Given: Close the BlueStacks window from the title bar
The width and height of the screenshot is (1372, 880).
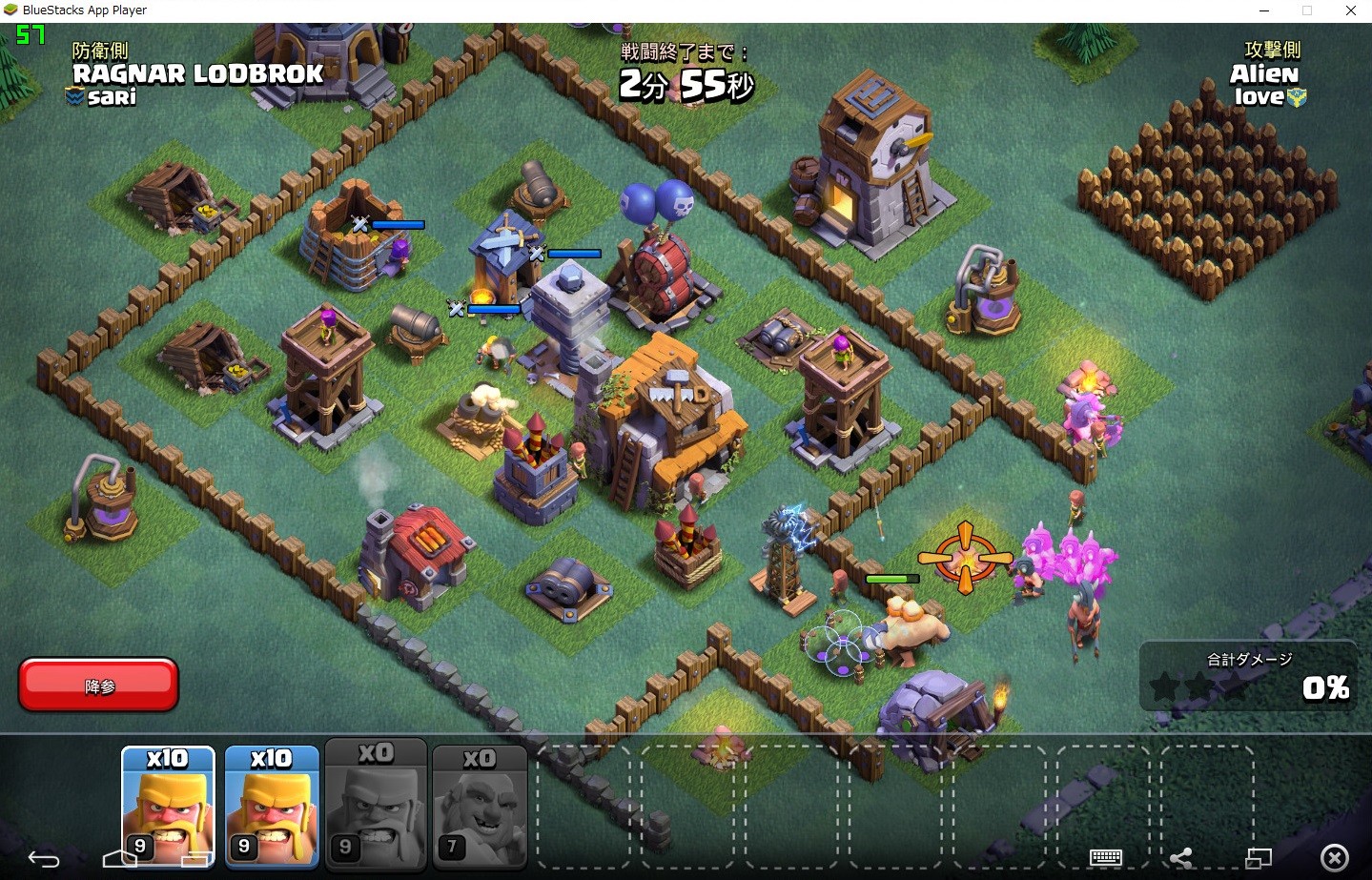Looking at the screenshot, I should (x=1350, y=10).
